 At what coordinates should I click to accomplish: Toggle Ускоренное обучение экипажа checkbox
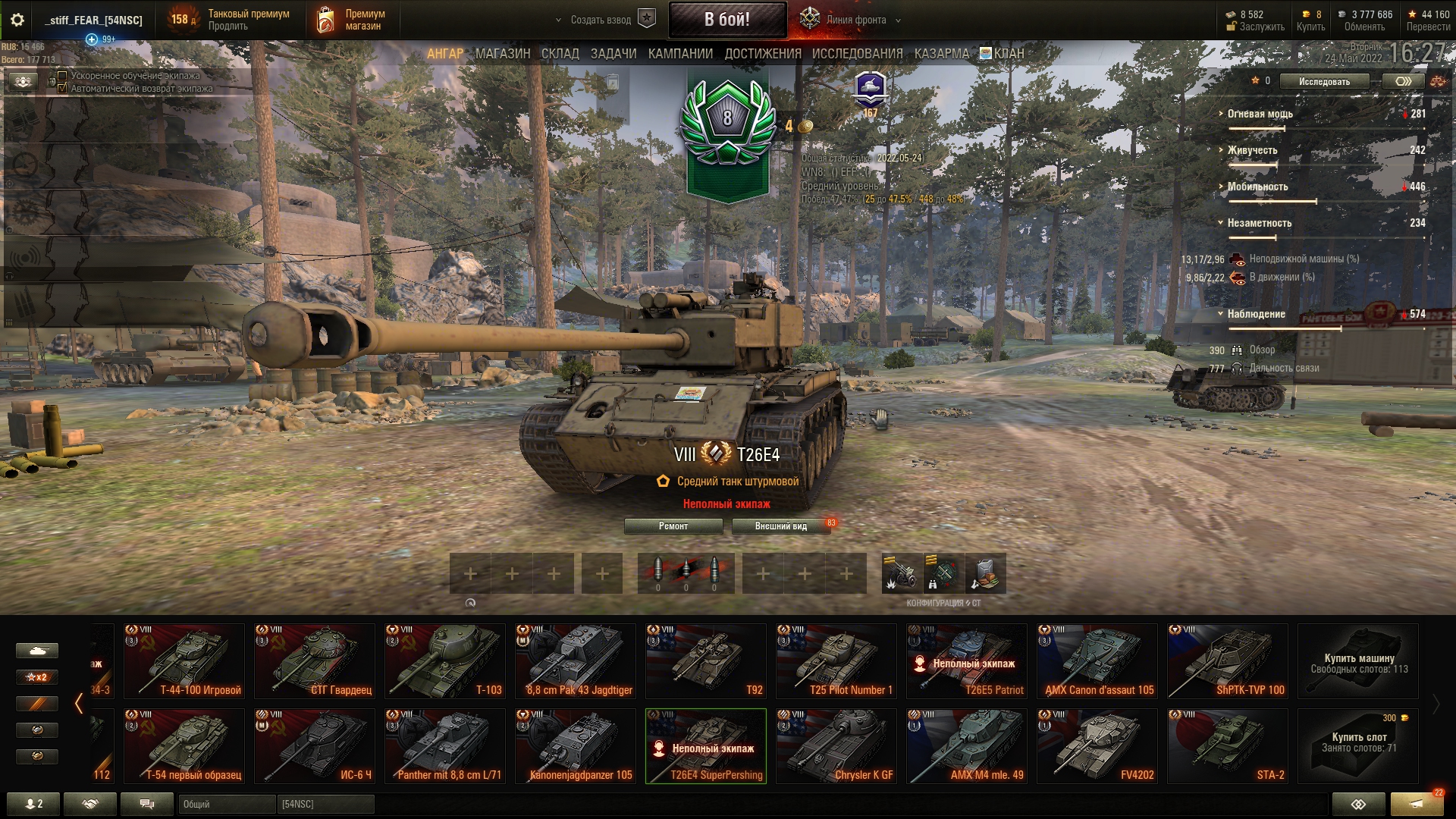(63, 76)
